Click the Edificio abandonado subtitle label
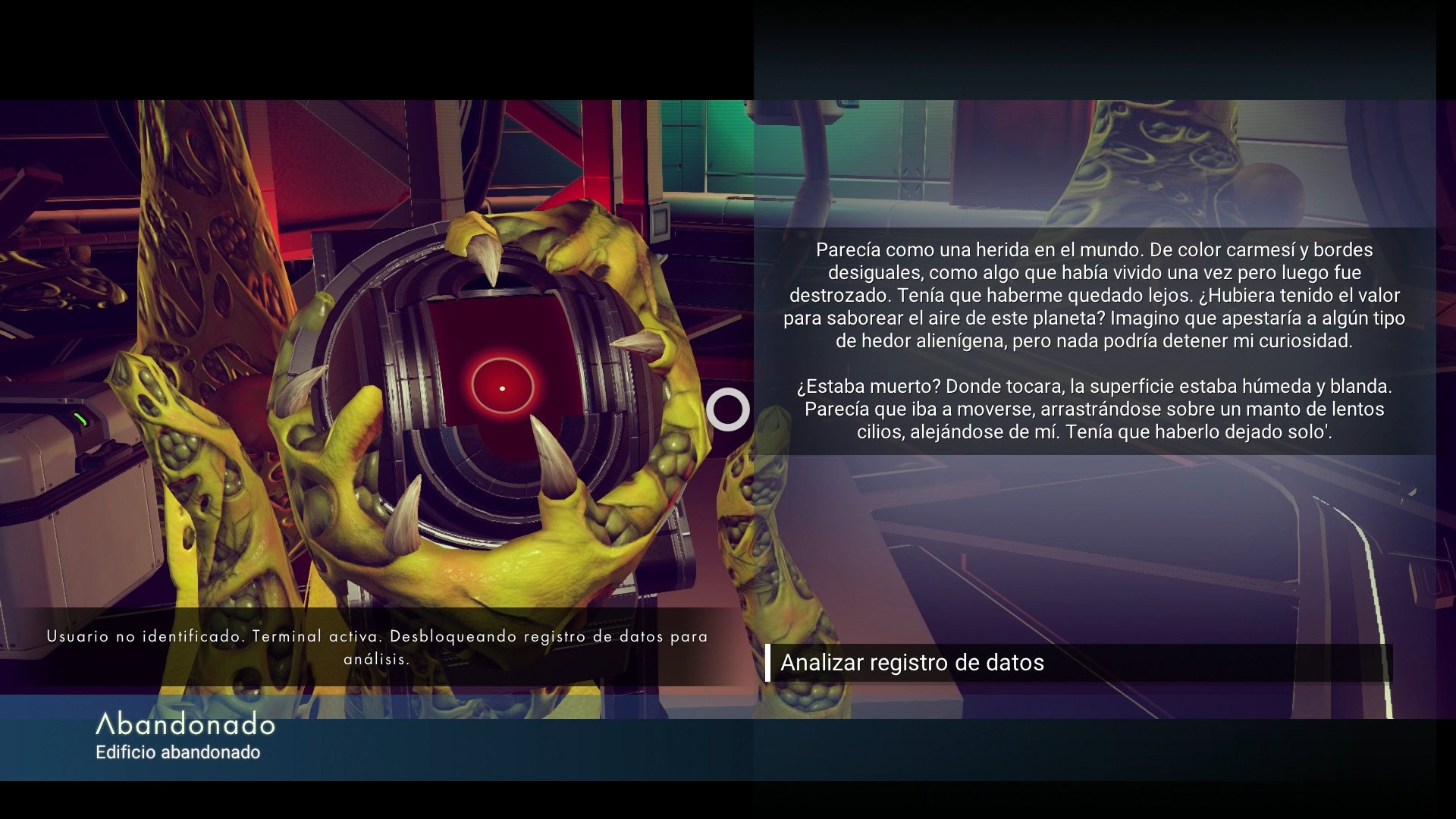The image size is (1456, 819). pos(177,753)
